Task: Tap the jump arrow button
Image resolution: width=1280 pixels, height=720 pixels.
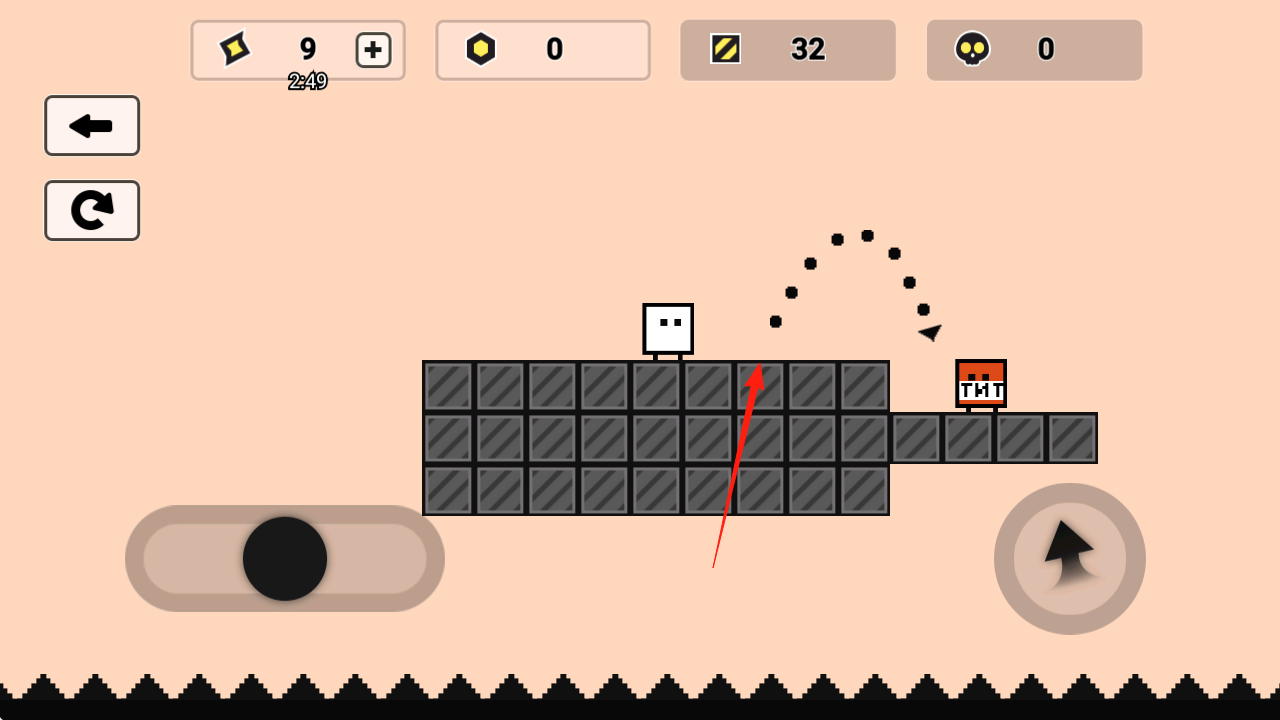Action: tap(1070, 558)
